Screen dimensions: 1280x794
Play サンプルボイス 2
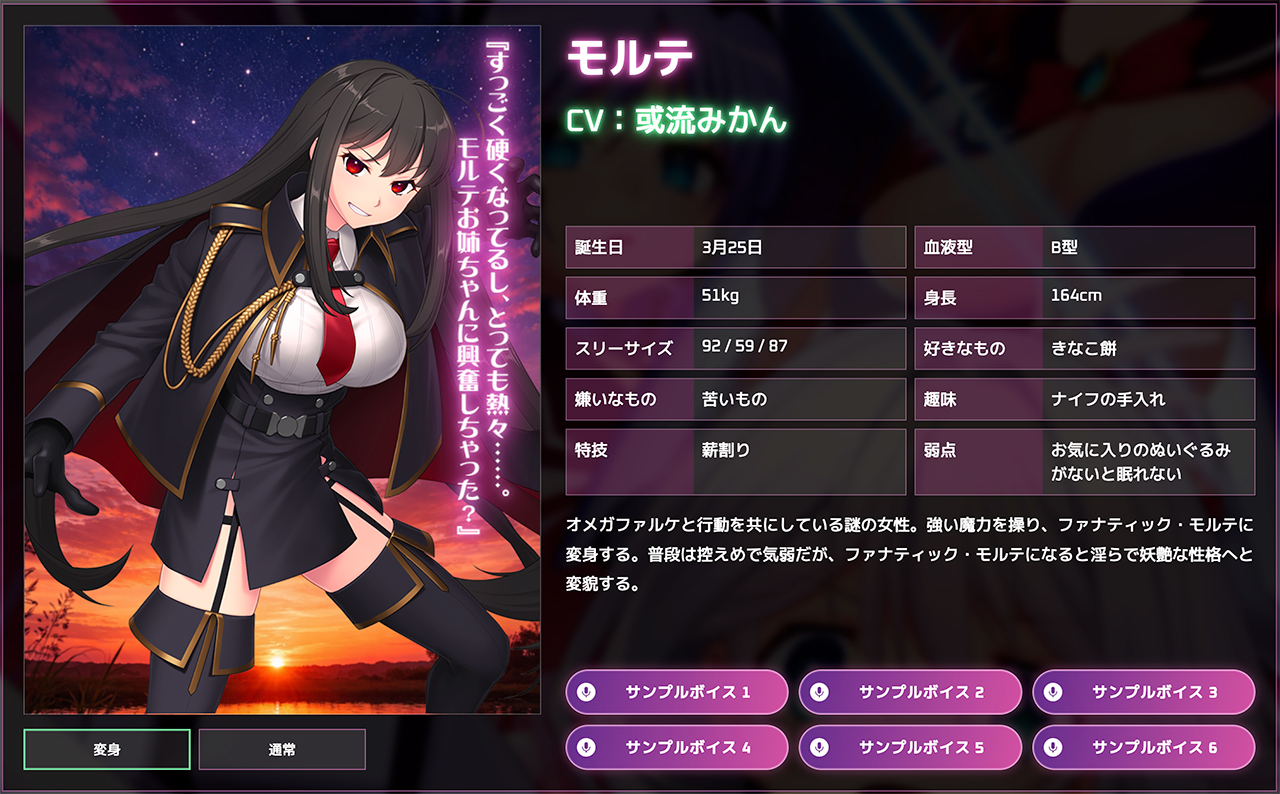click(x=910, y=692)
